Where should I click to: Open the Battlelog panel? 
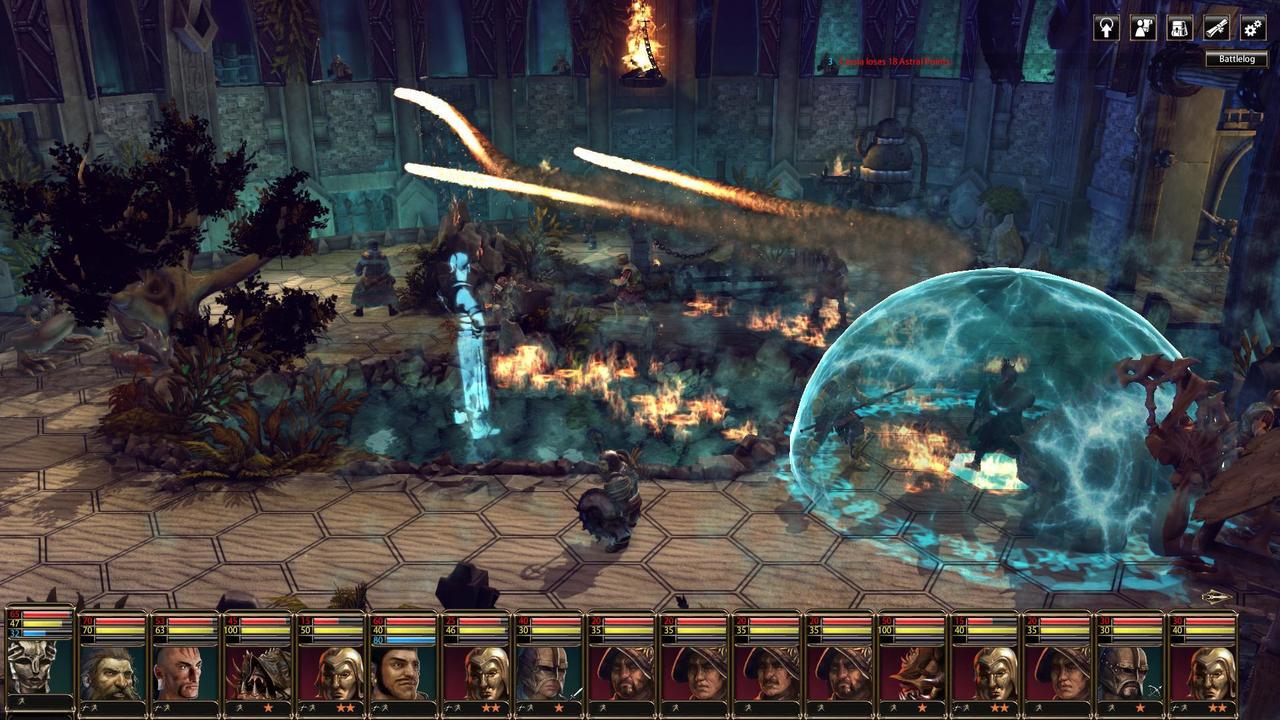pyautogui.click(x=1237, y=58)
